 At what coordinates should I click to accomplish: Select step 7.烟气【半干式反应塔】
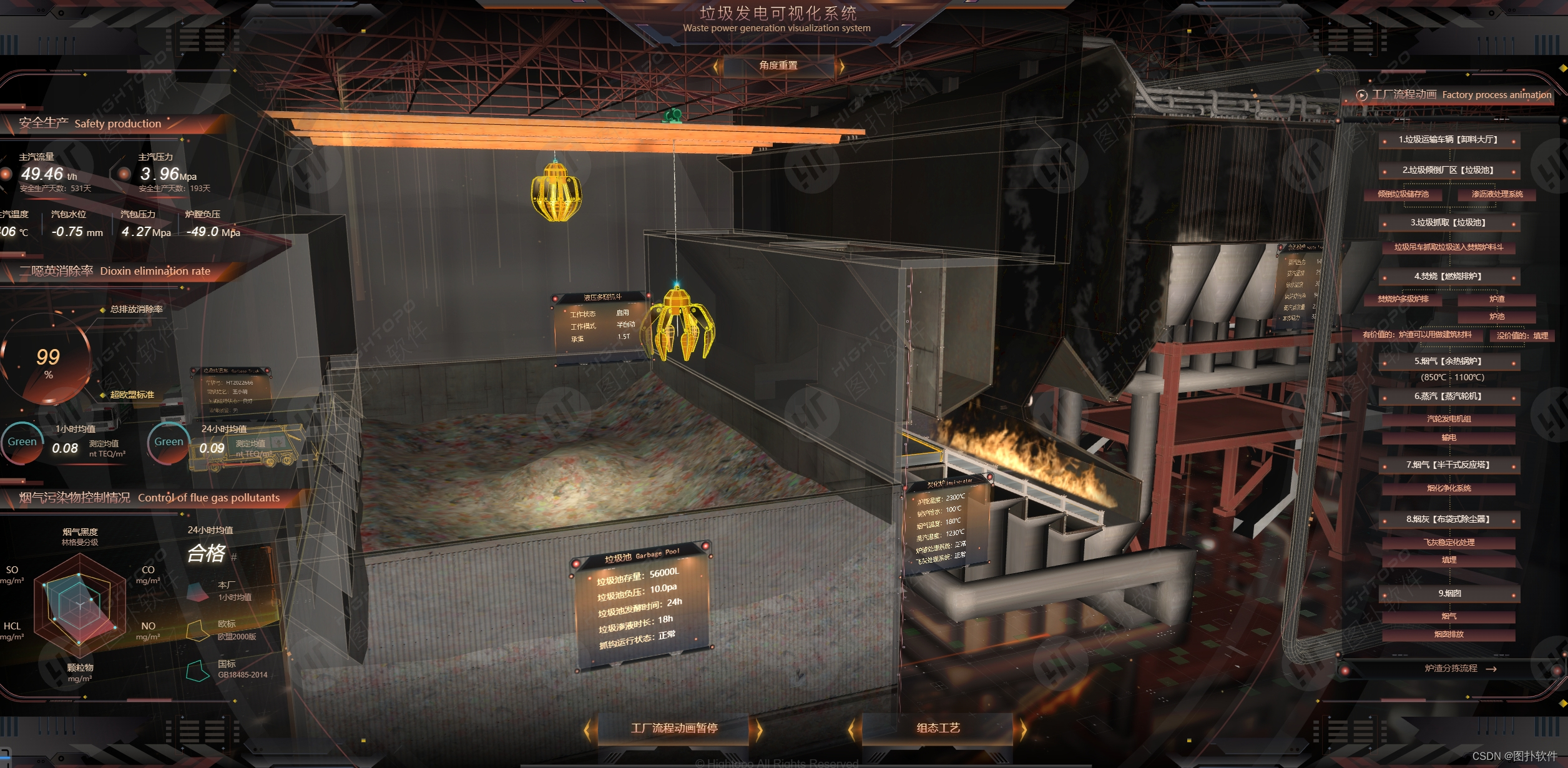coord(1448,465)
